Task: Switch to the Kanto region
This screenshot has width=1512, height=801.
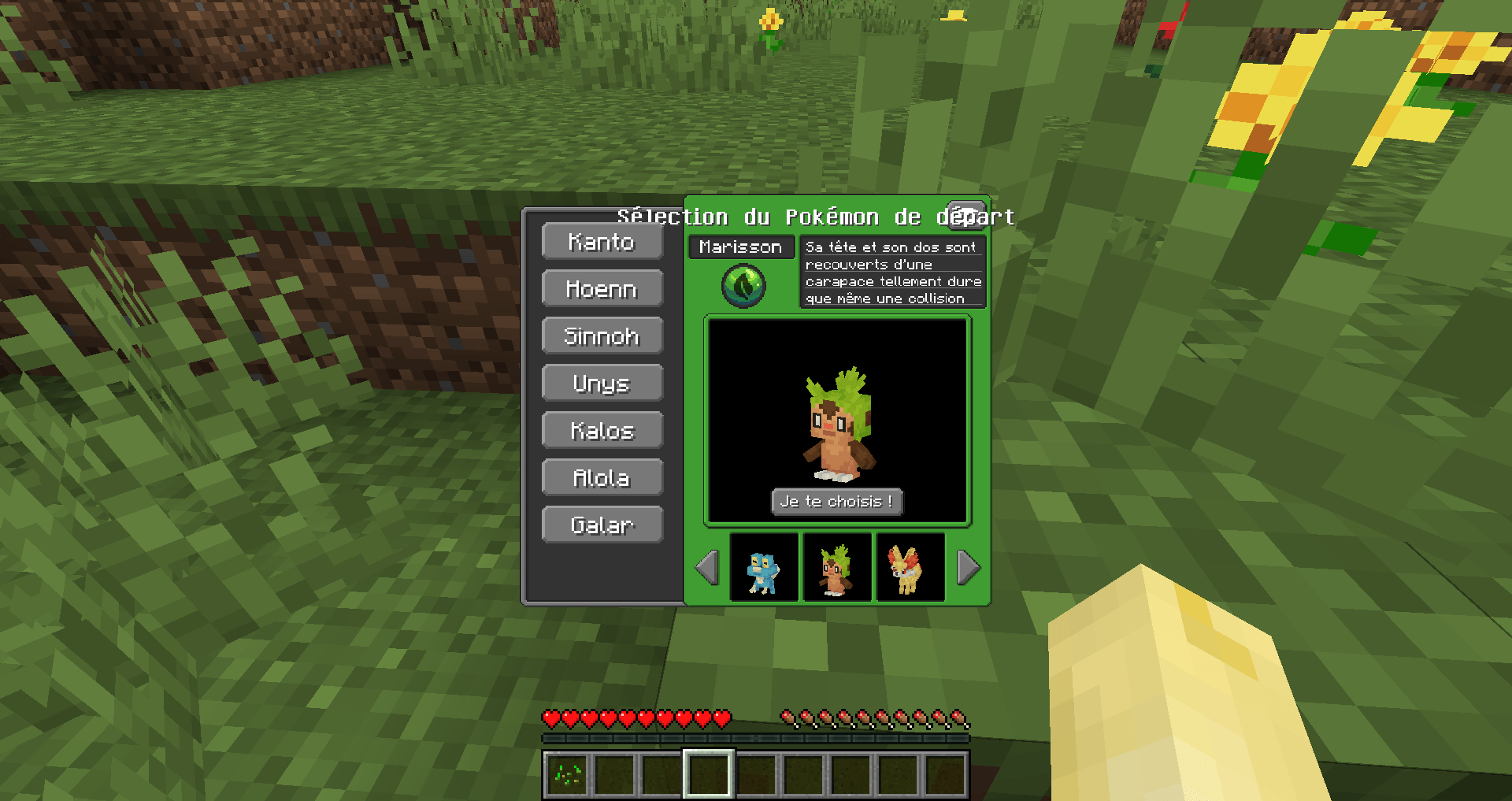Action: click(602, 242)
